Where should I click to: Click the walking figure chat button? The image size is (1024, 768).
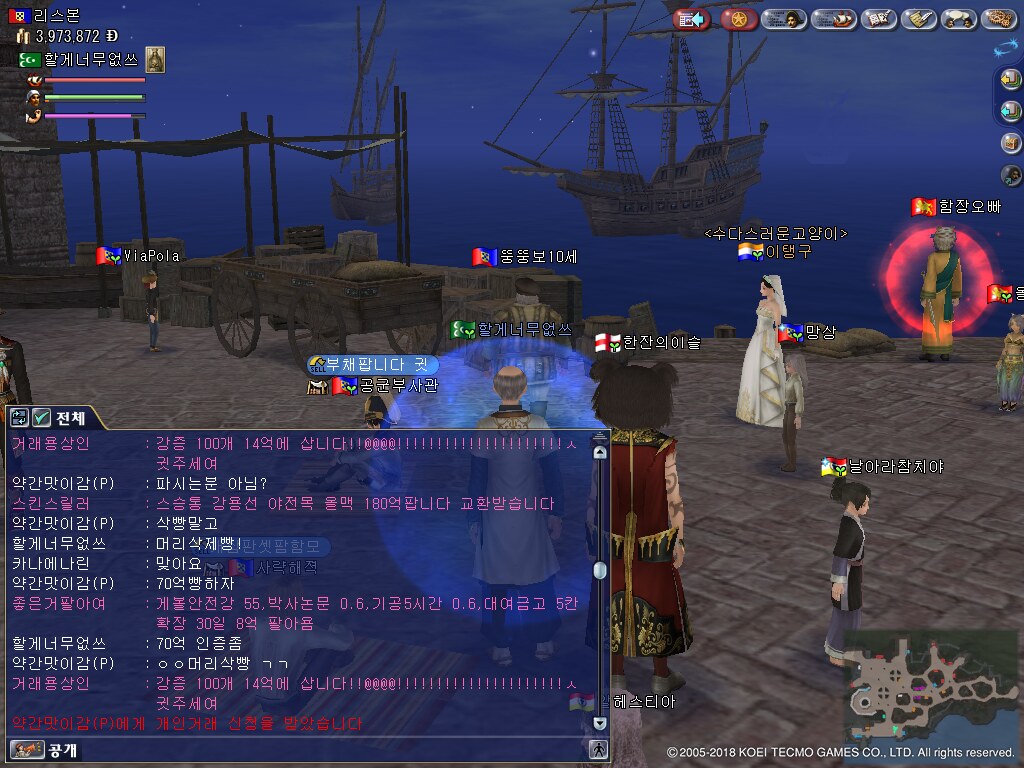[x=598, y=749]
